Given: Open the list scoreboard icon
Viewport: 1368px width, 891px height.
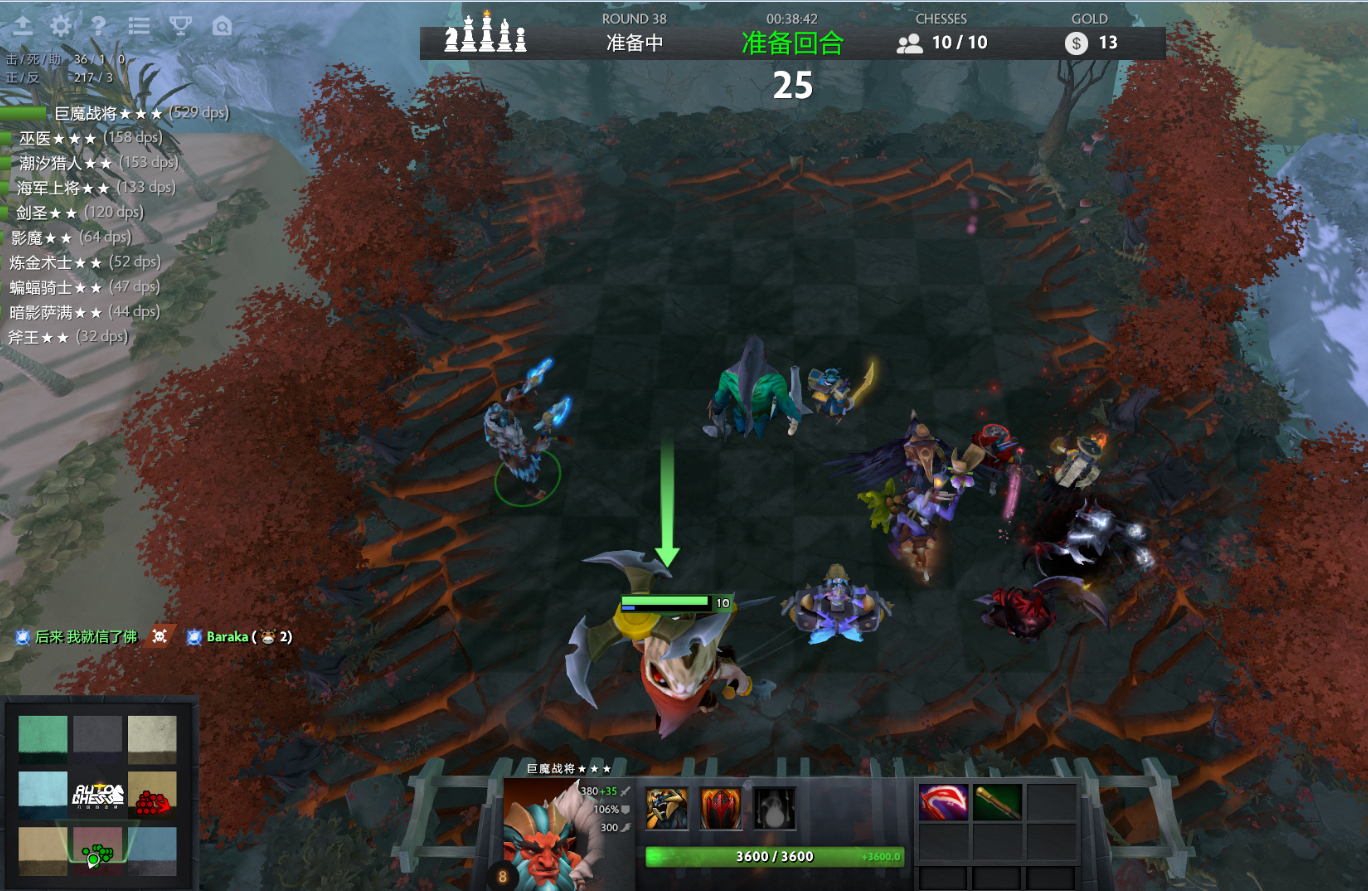Looking at the screenshot, I should pos(139,26).
